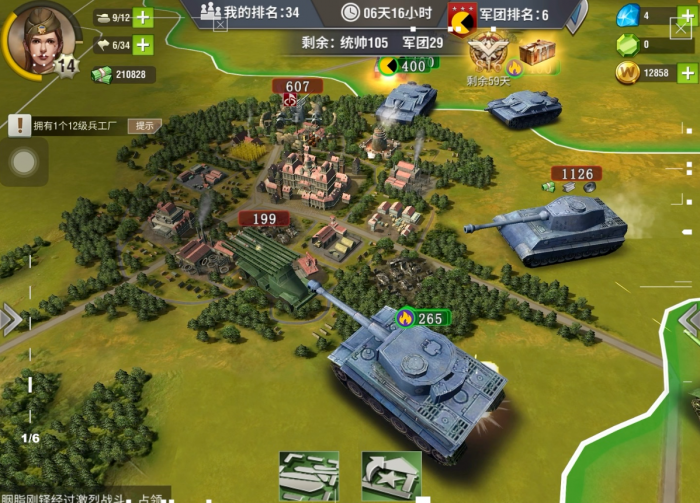This screenshot has height=503, width=700.
Task: Tap the factory marker labeled 199
Action: click(264, 219)
